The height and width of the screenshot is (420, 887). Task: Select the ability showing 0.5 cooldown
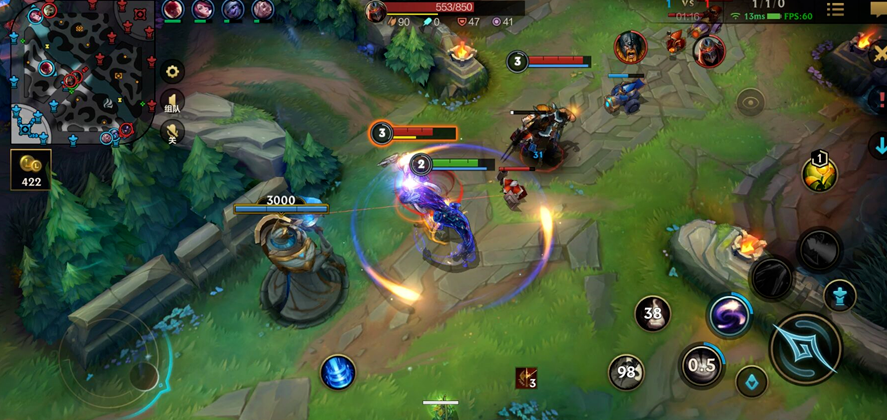[x=701, y=365]
